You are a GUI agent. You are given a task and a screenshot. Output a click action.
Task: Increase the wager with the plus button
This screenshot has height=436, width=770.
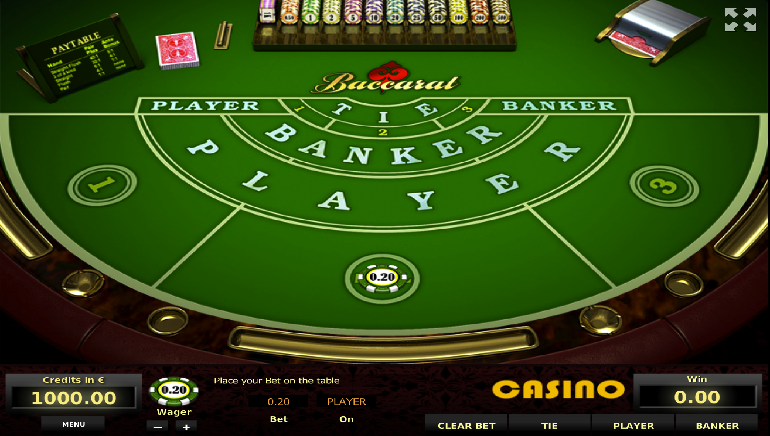(x=186, y=425)
